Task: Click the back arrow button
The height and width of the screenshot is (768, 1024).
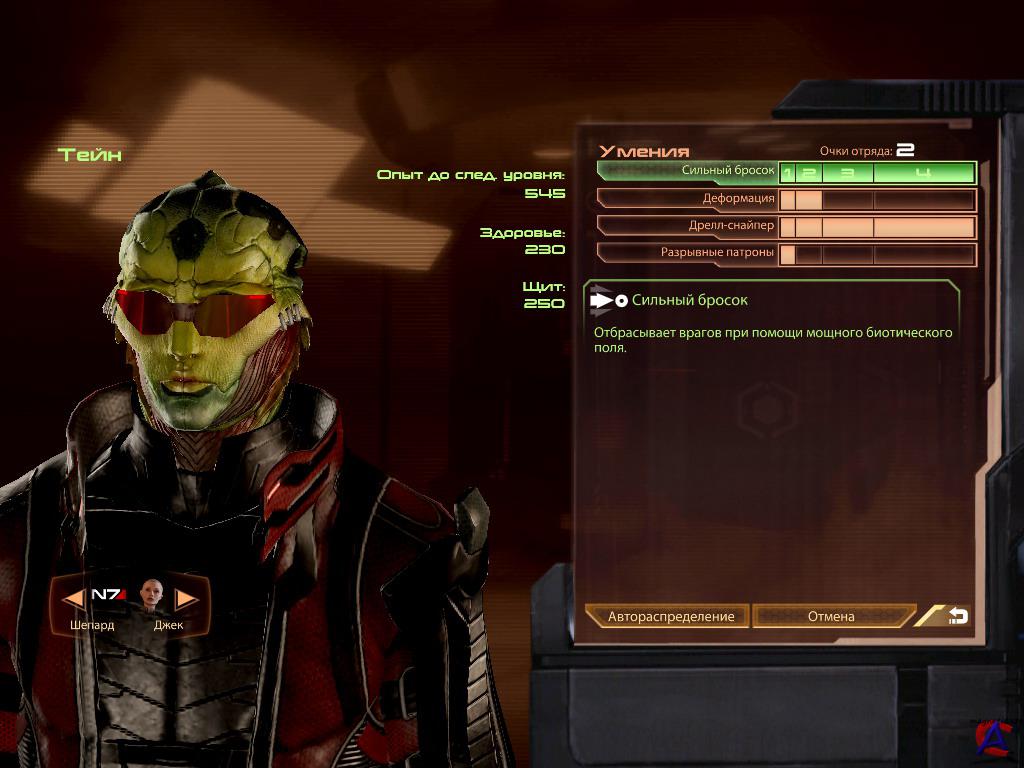Action: click(954, 616)
